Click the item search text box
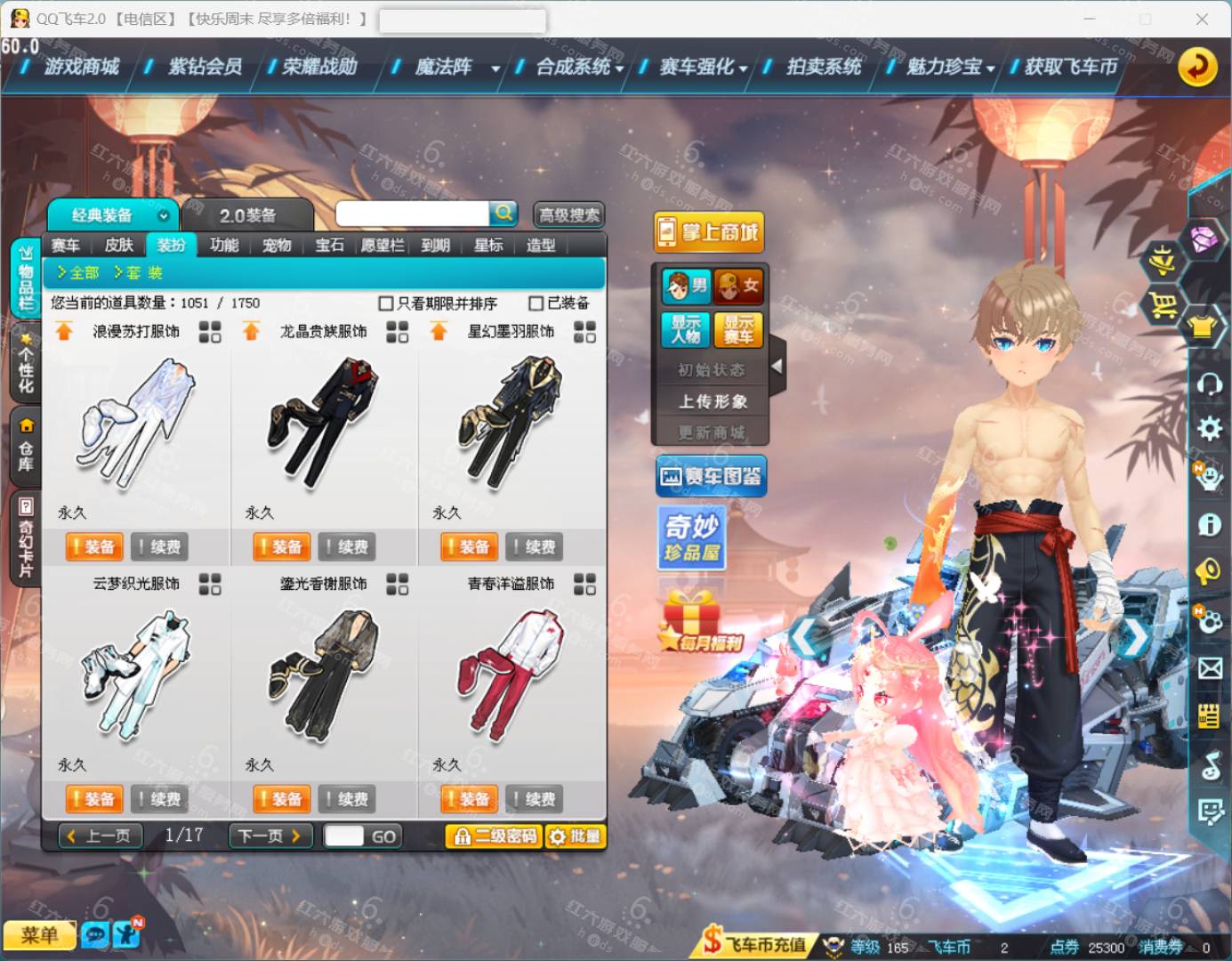The image size is (1232, 961). [x=412, y=214]
